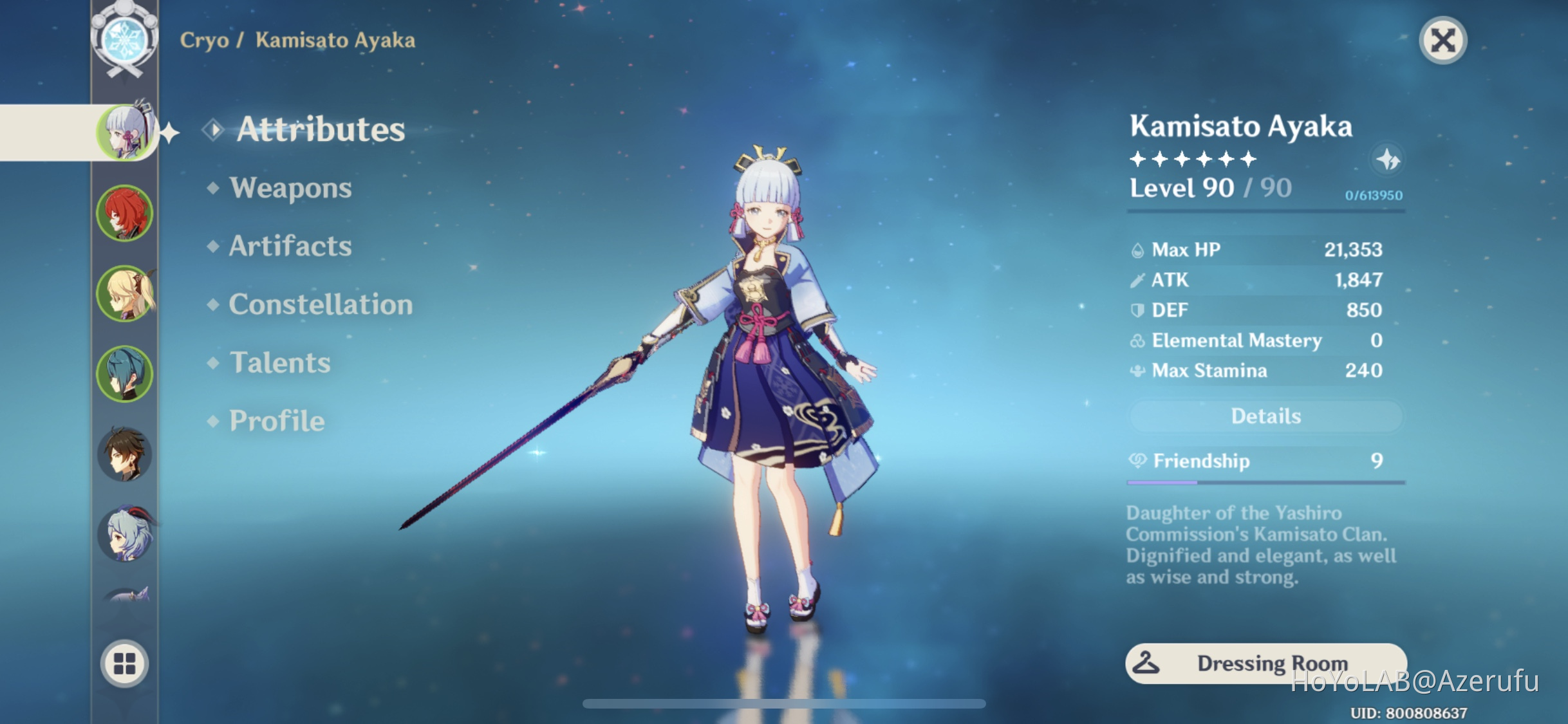Image resolution: width=1568 pixels, height=724 pixels.
Task: Select Diluc's character portrait in sidebar
Action: click(x=126, y=212)
